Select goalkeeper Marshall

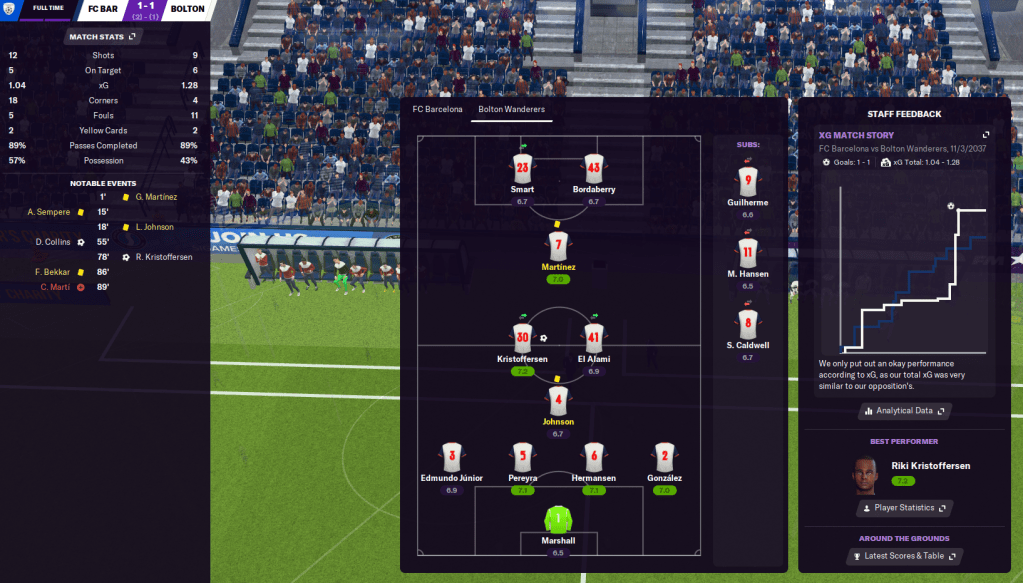[x=558, y=520]
